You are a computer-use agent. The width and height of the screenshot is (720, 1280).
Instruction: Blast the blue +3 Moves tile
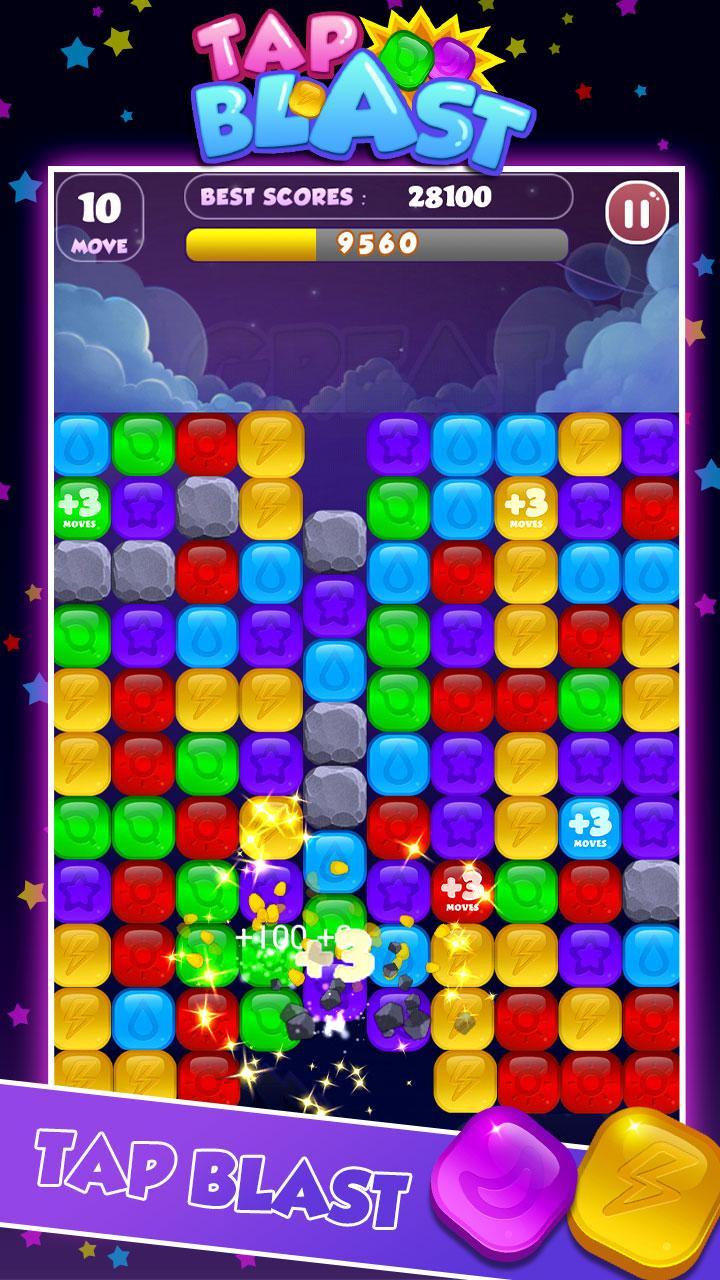589,827
